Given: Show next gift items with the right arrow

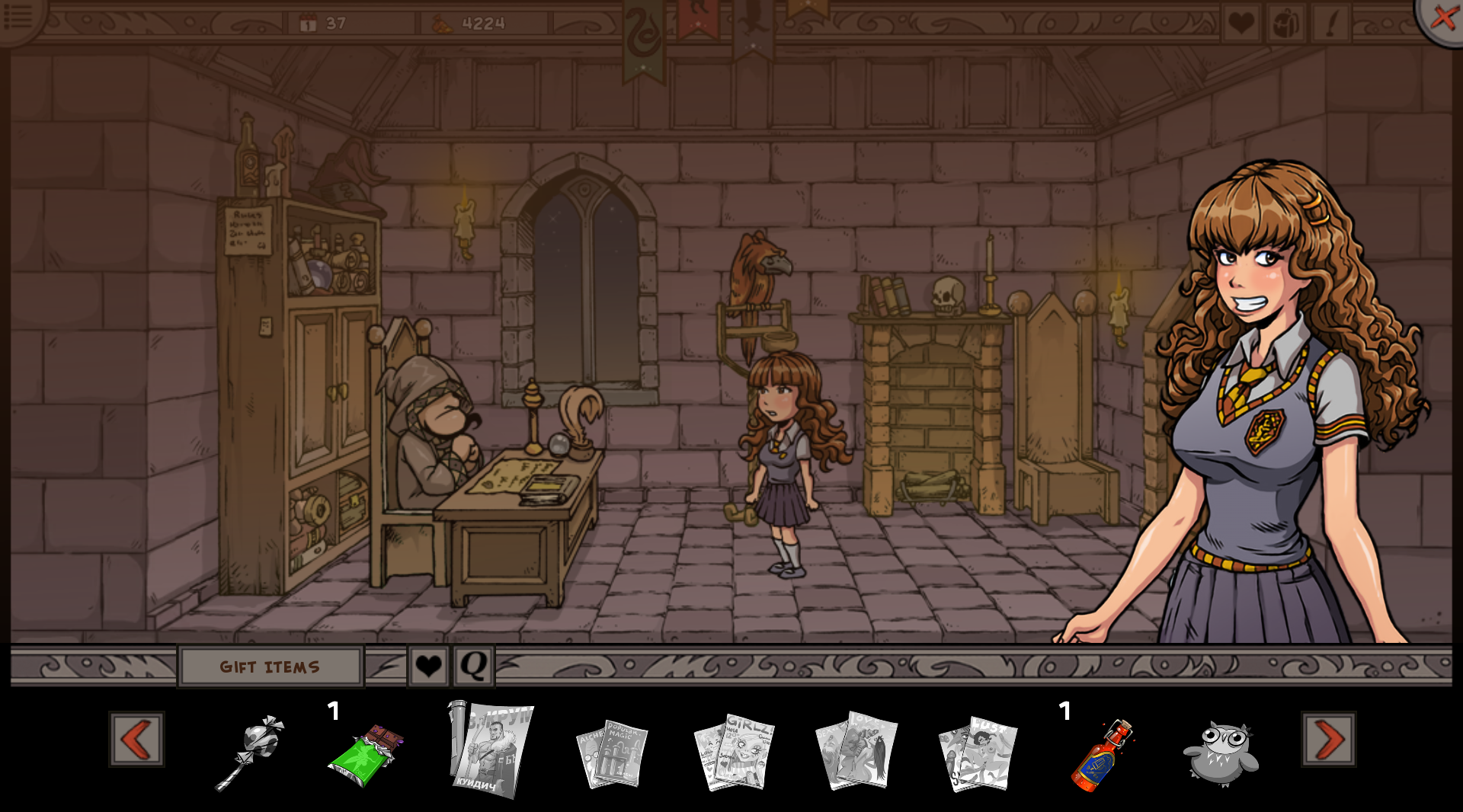Looking at the screenshot, I should [1328, 739].
